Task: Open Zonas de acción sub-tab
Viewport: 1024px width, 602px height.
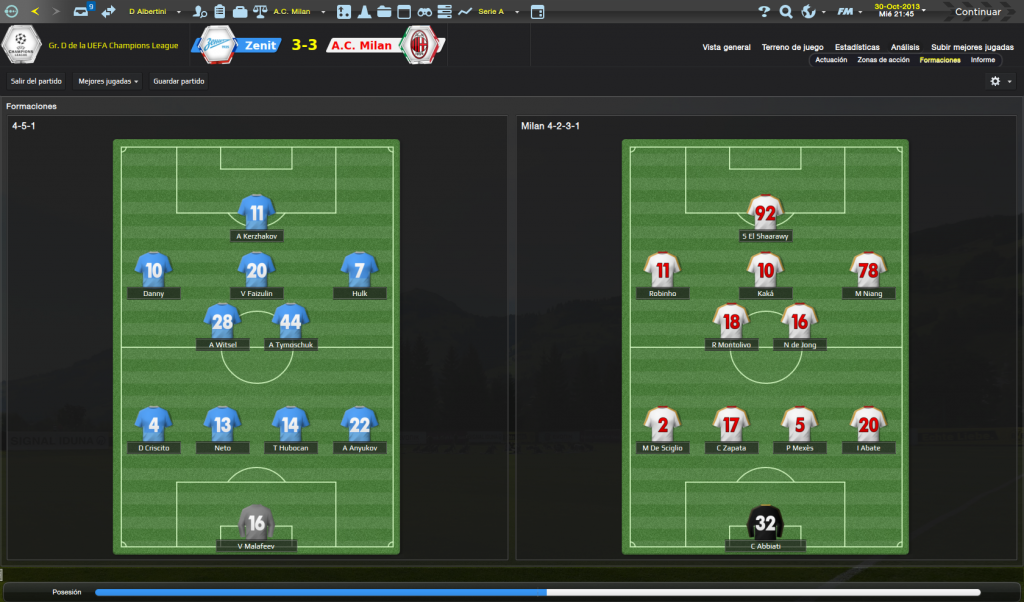Action: coord(883,60)
